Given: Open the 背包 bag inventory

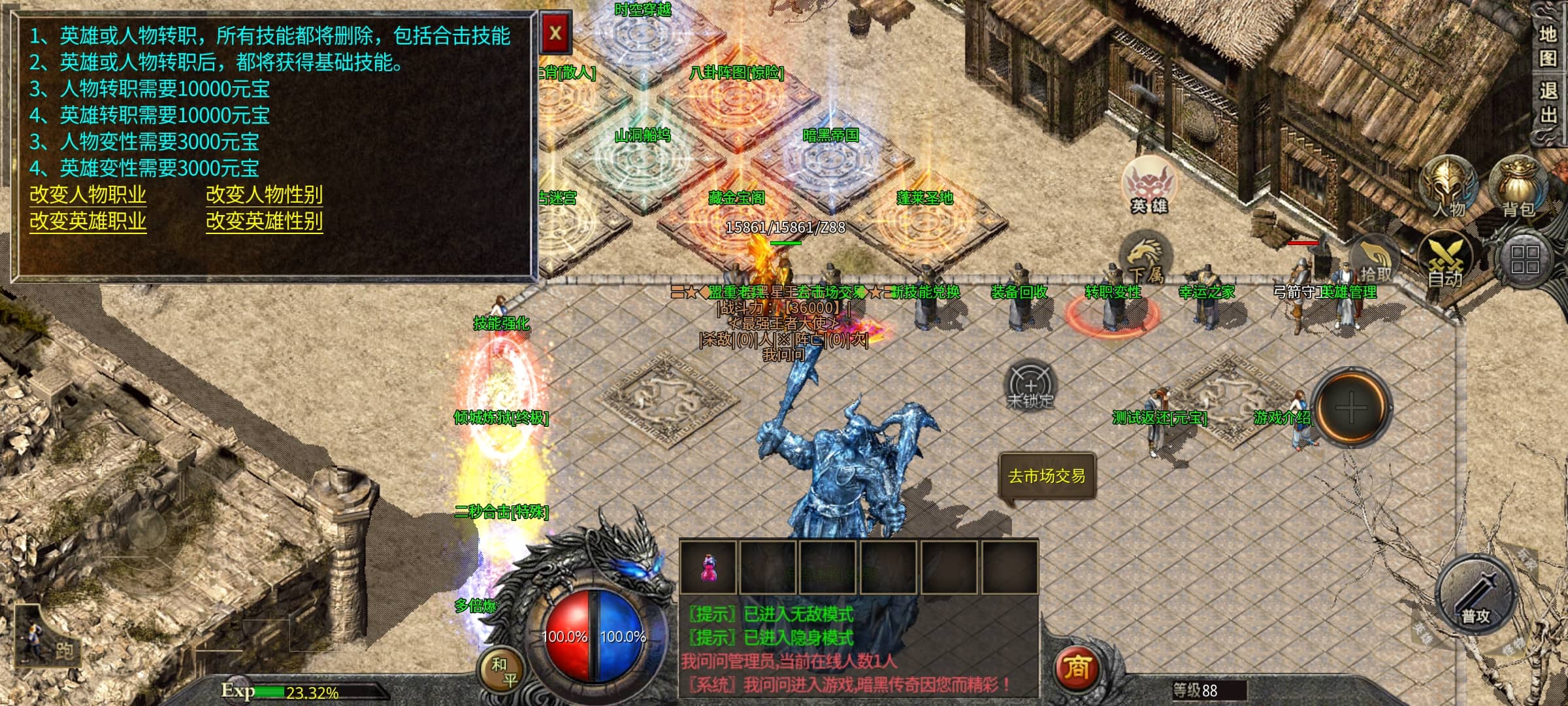Looking at the screenshot, I should coord(1518,187).
